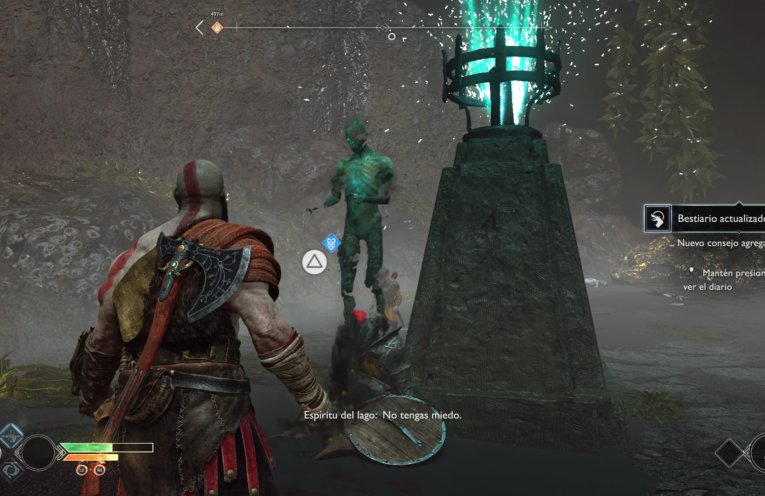The image size is (765, 496).
Task: Open the 'Bestiario actualizado' notification
Action: tap(706, 219)
